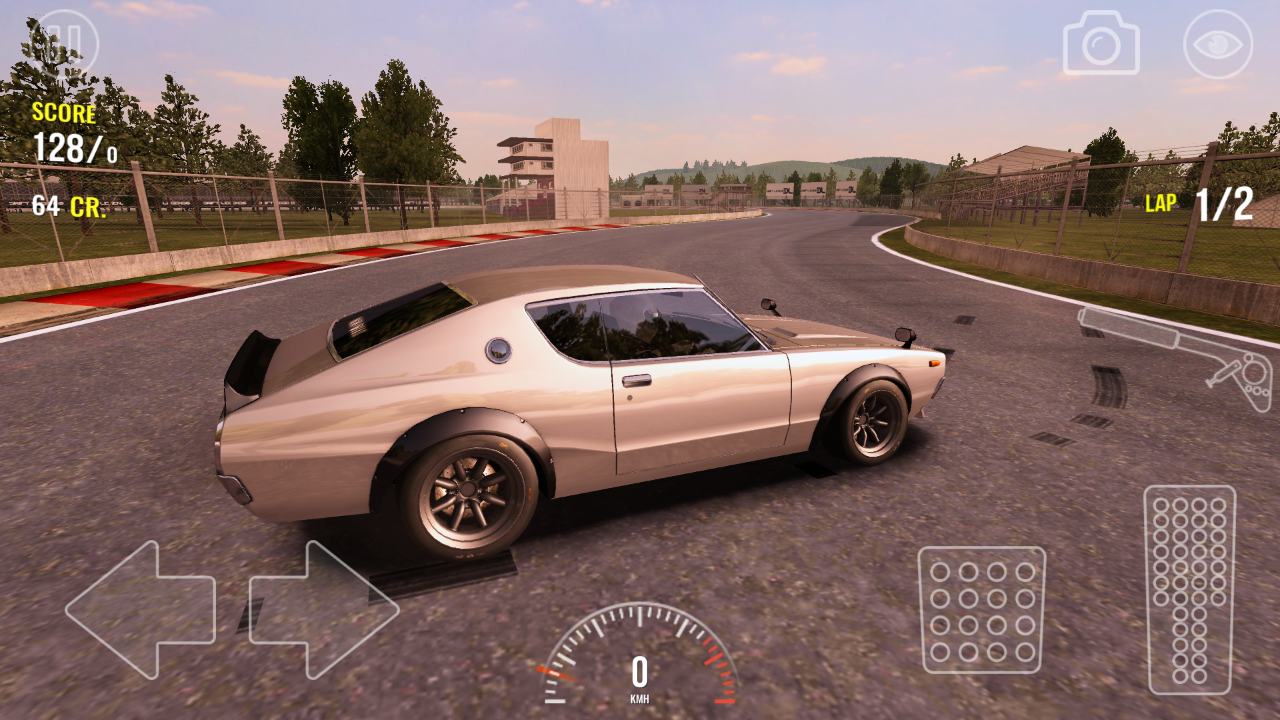Screen dimensions: 1280x720
Task: Steer left with the left arrow
Action: point(140,609)
